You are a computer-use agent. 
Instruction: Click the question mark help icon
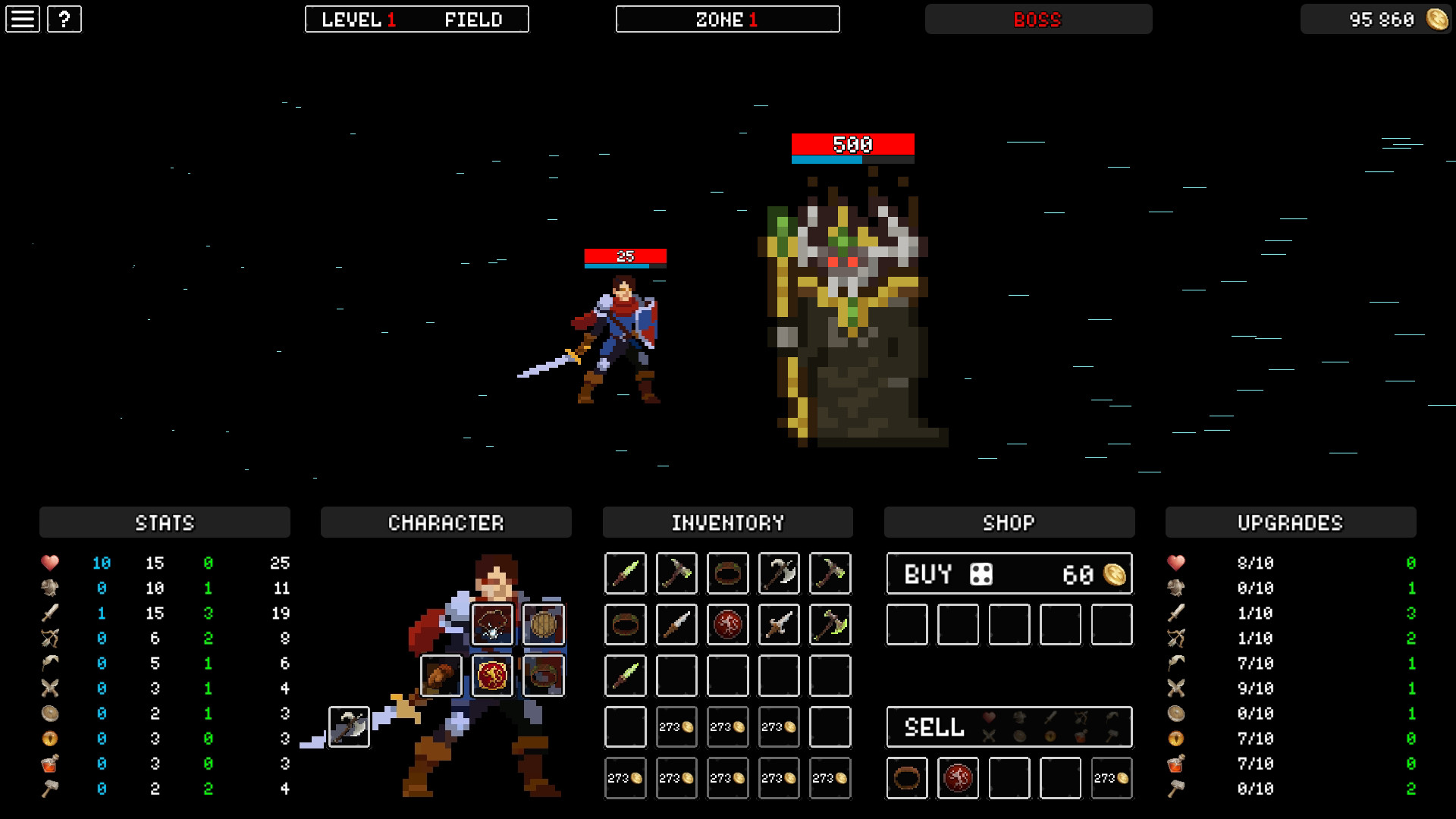coord(64,19)
